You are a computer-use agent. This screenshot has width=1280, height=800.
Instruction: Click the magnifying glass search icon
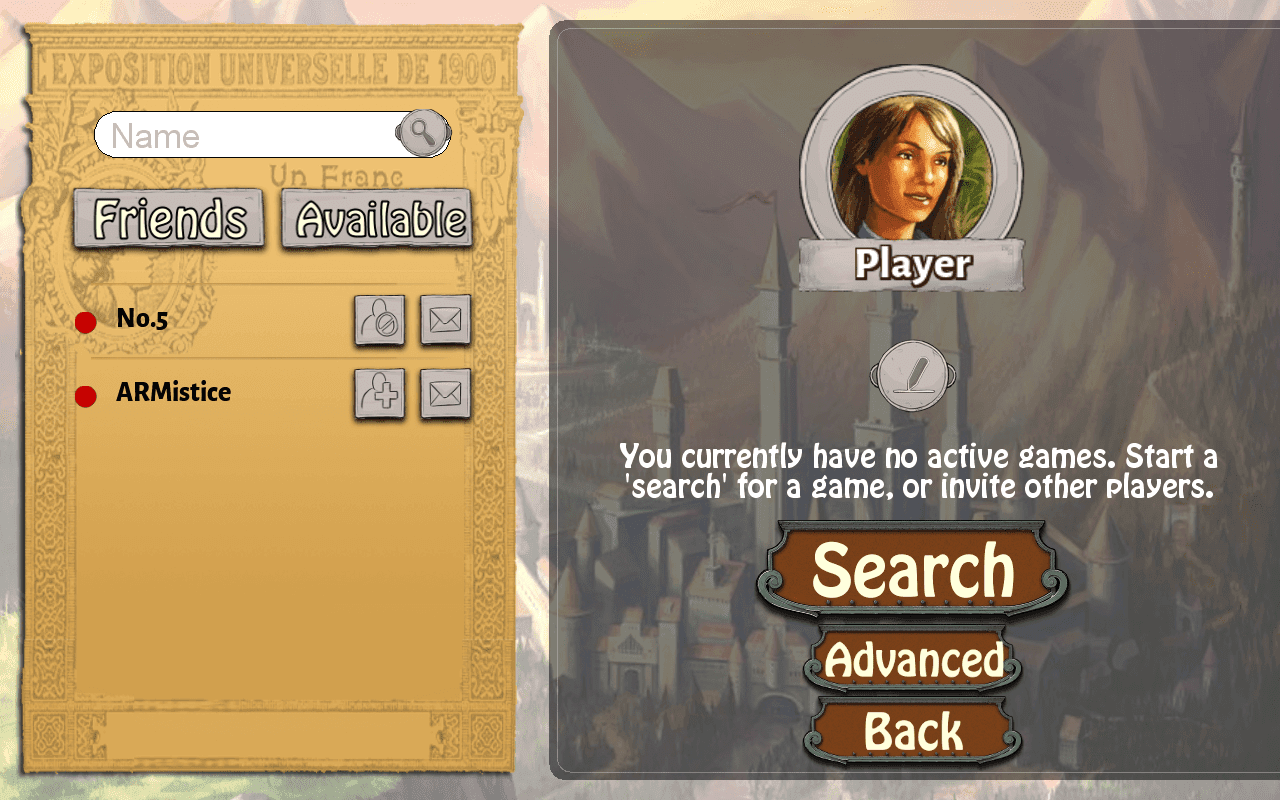pos(421,133)
